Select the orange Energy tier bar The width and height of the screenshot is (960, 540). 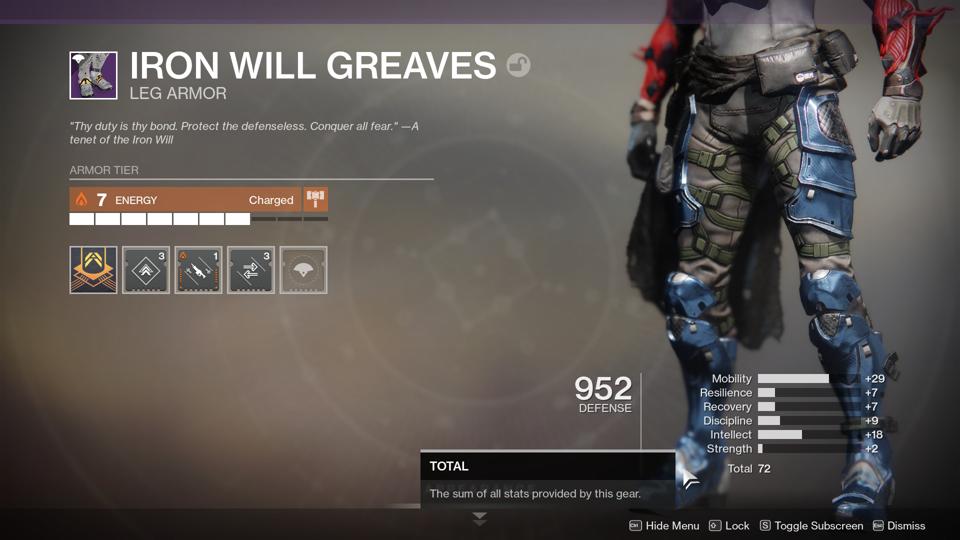pos(185,200)
